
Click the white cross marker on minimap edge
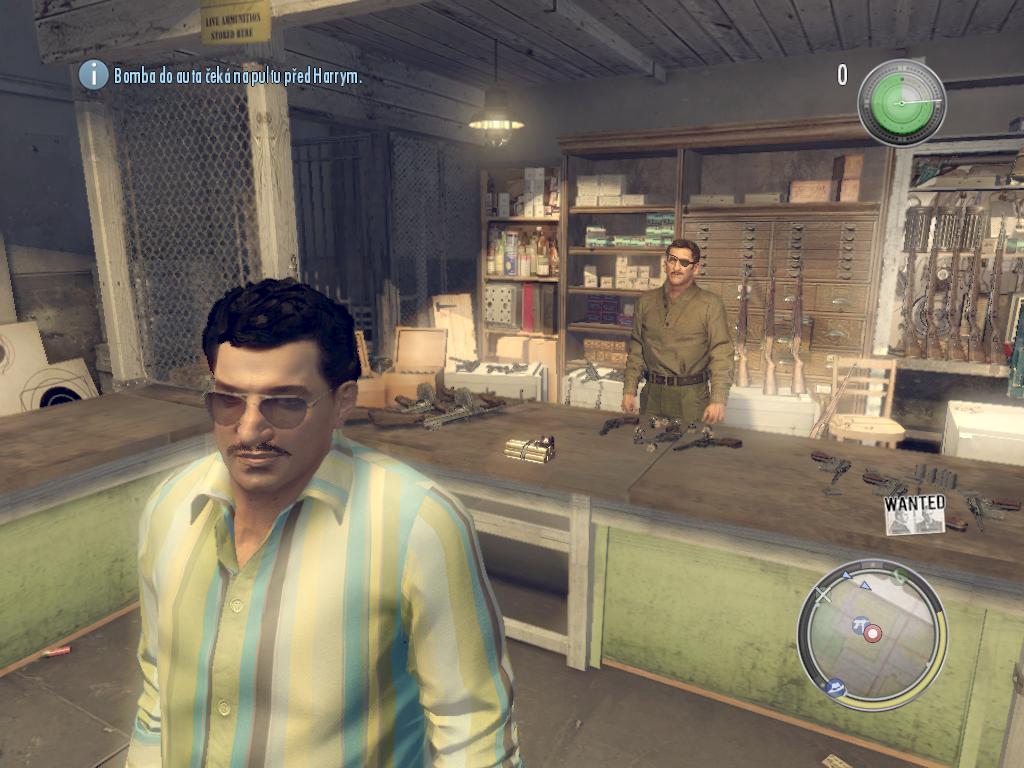823,596
